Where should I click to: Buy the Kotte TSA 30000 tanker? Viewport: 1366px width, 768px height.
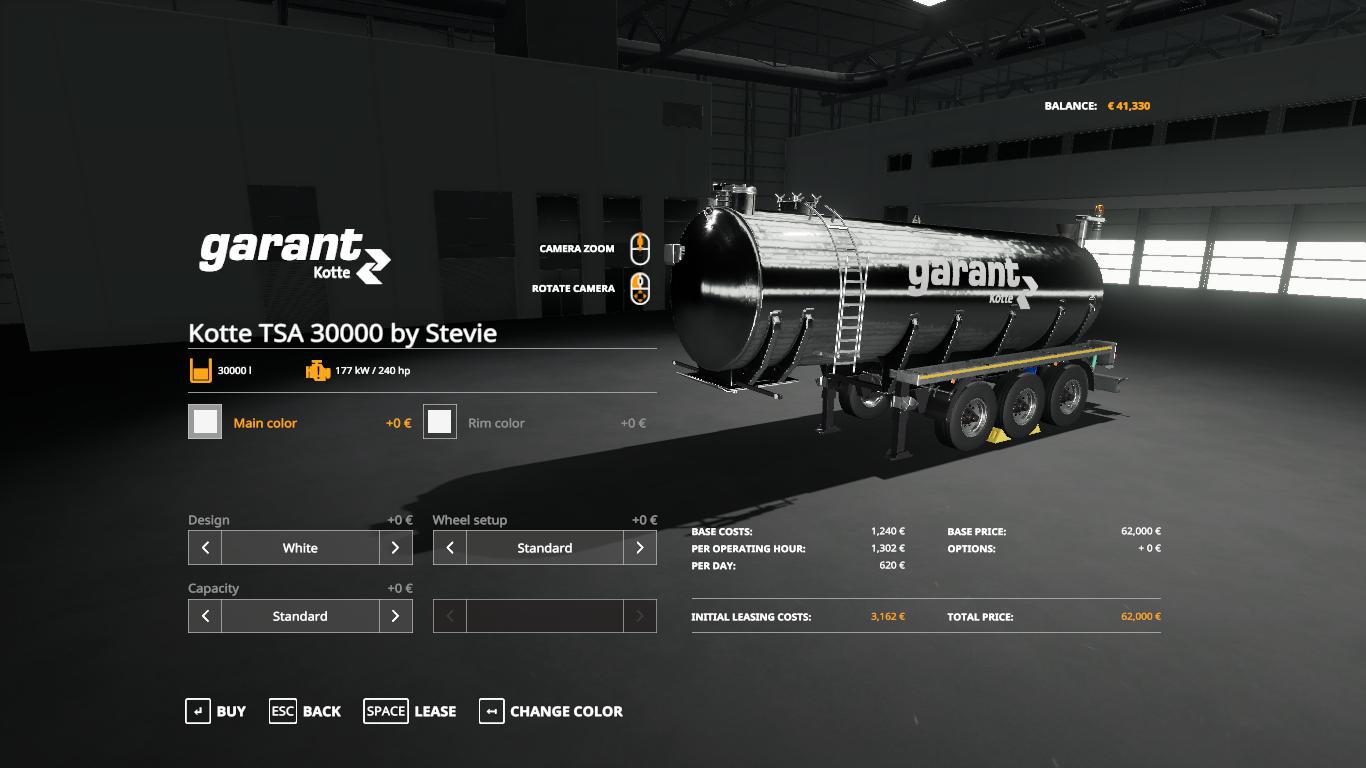click(x=216, y=711)
